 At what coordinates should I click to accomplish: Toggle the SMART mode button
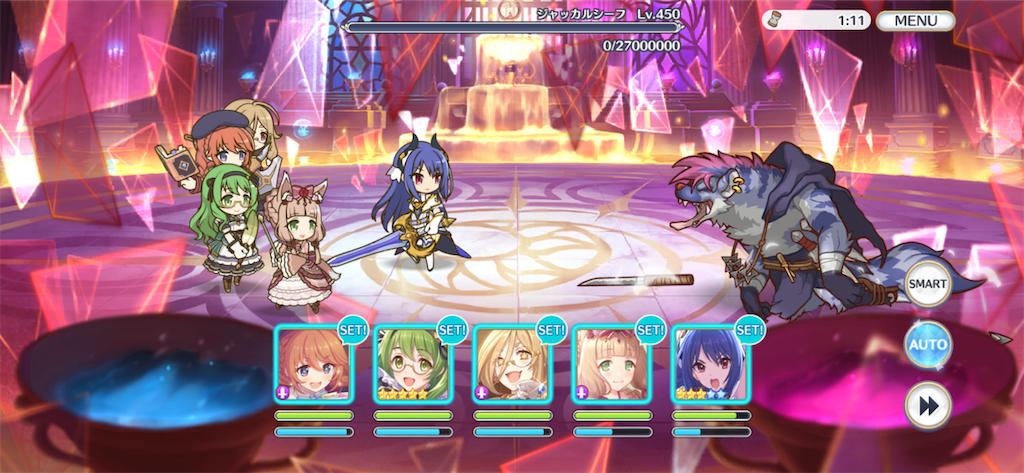pyautogui.click(x=927, y=285)
